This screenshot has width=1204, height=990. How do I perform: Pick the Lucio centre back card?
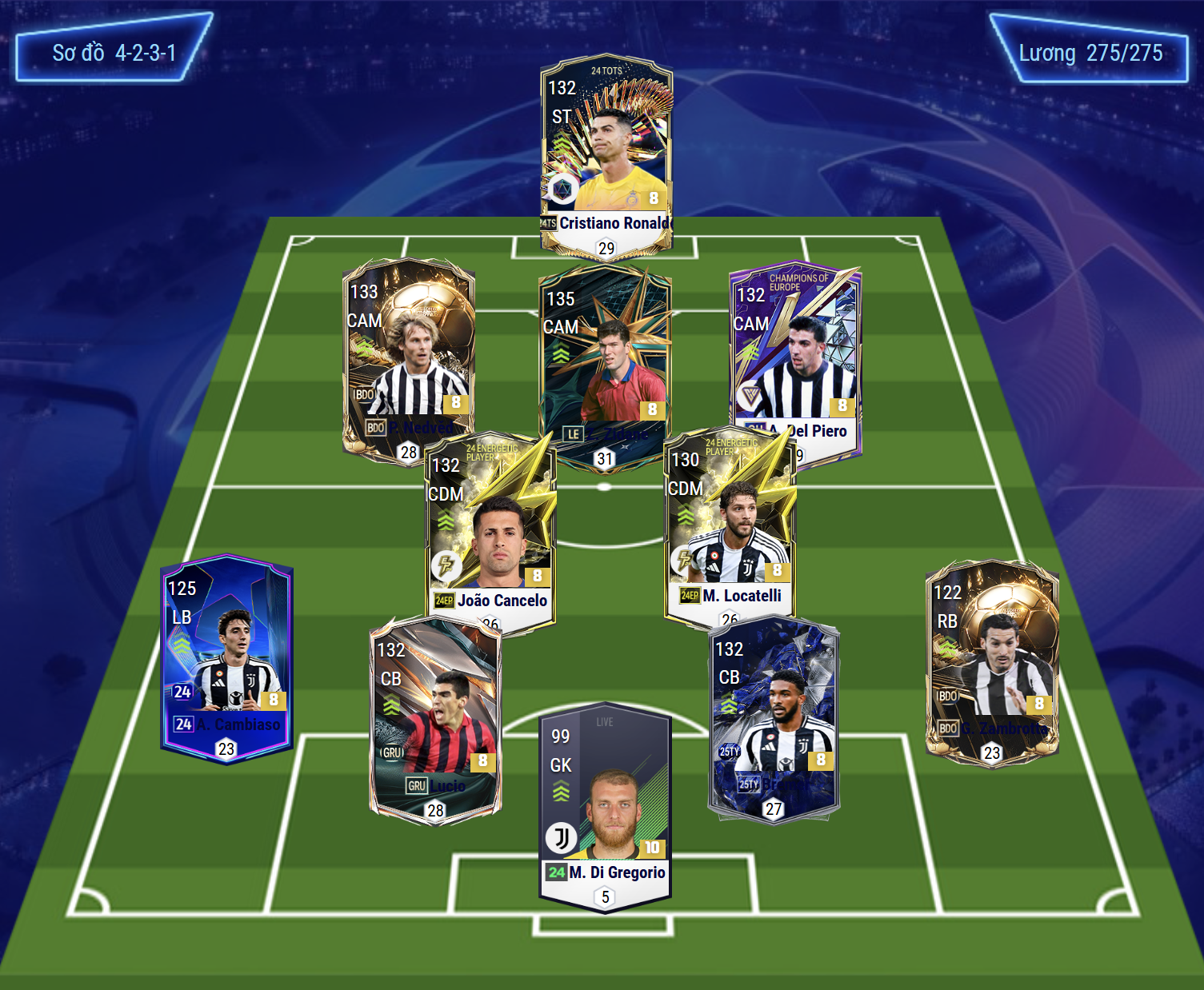click(435, 720)
